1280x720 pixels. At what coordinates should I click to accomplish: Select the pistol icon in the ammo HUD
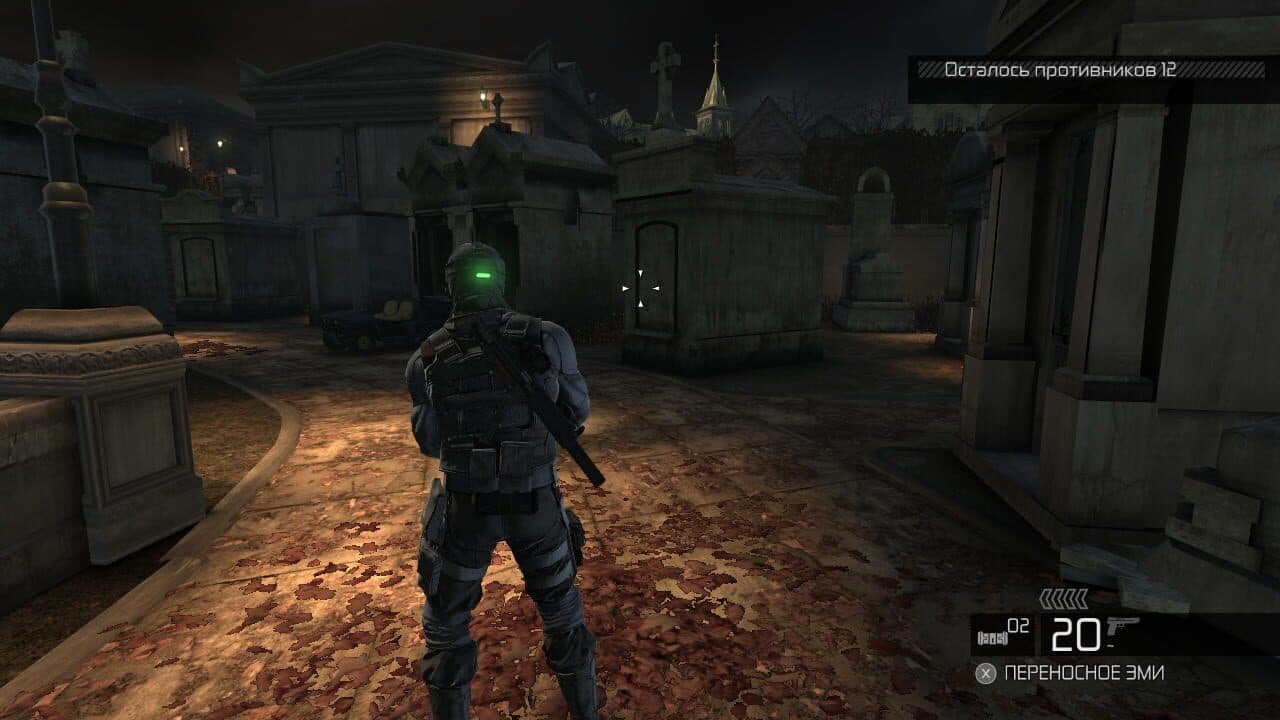[1118, 628]
